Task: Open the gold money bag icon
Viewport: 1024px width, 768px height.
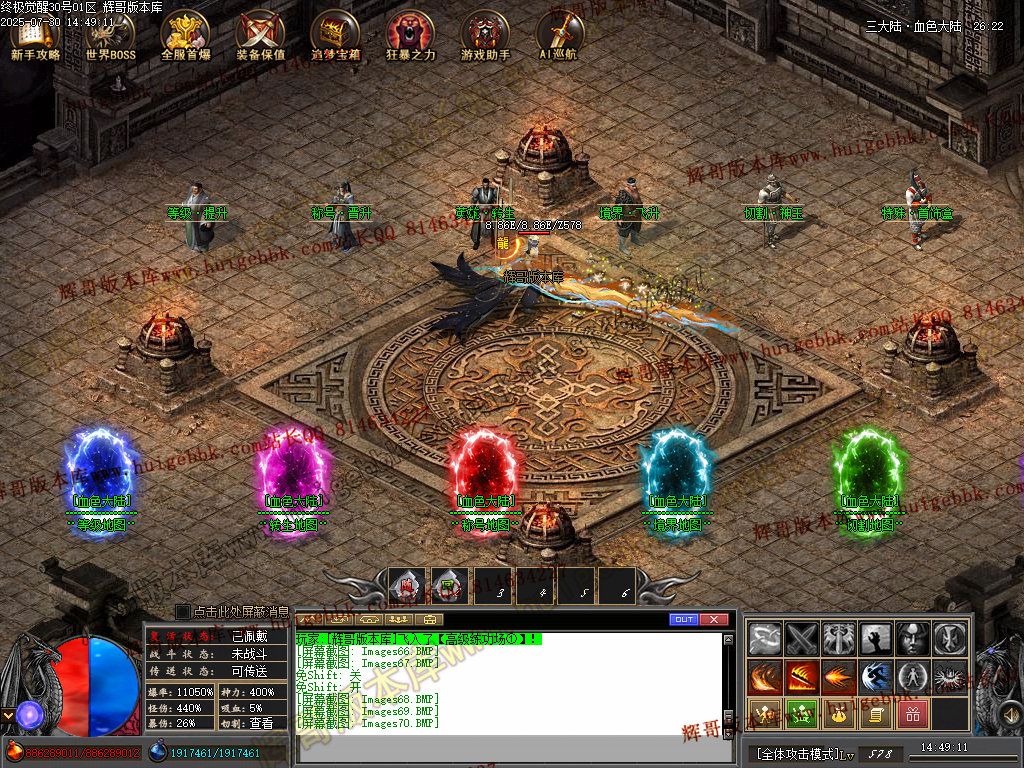Action: 838,714
